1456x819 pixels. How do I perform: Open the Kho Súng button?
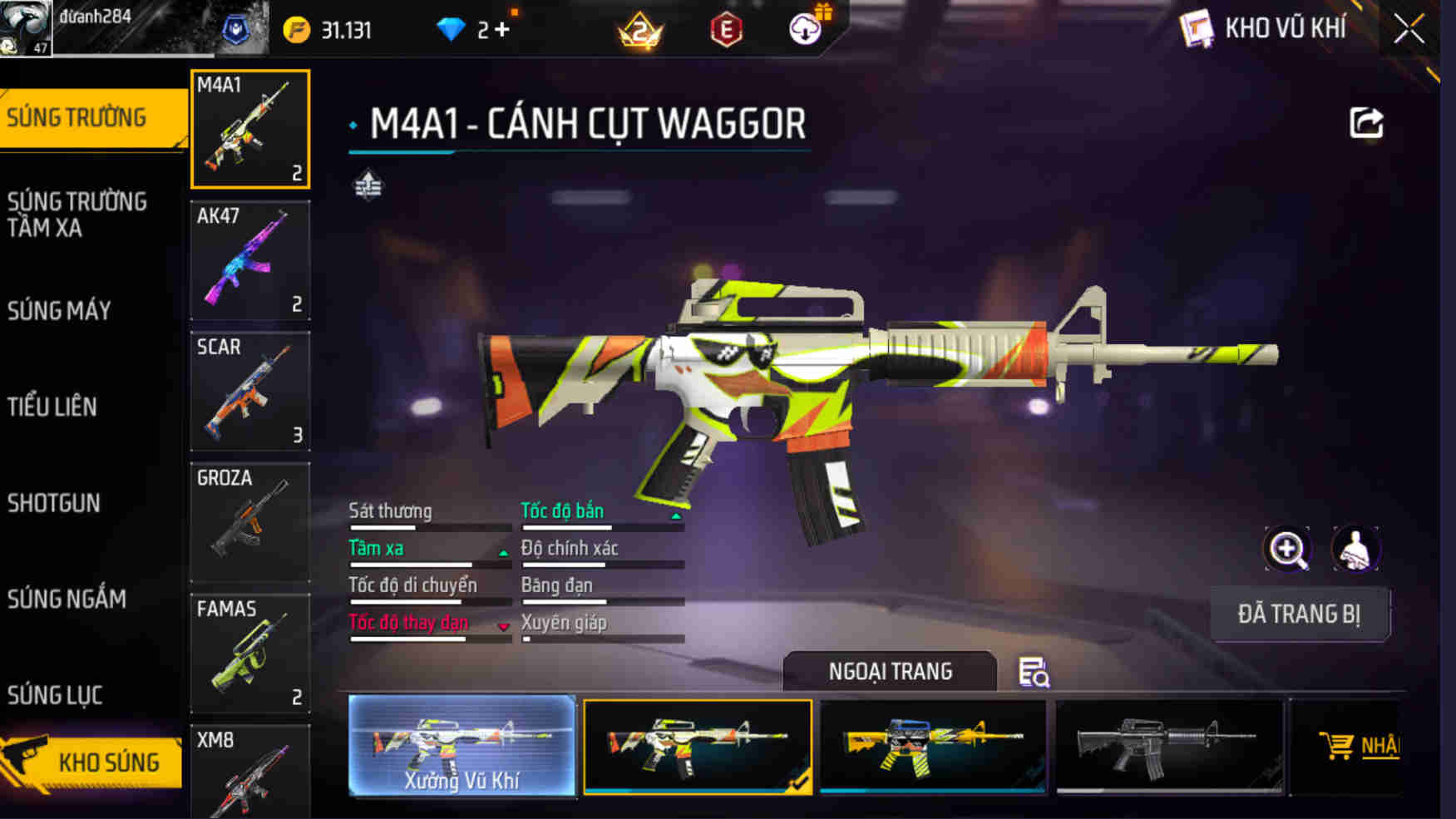(91, 762)
